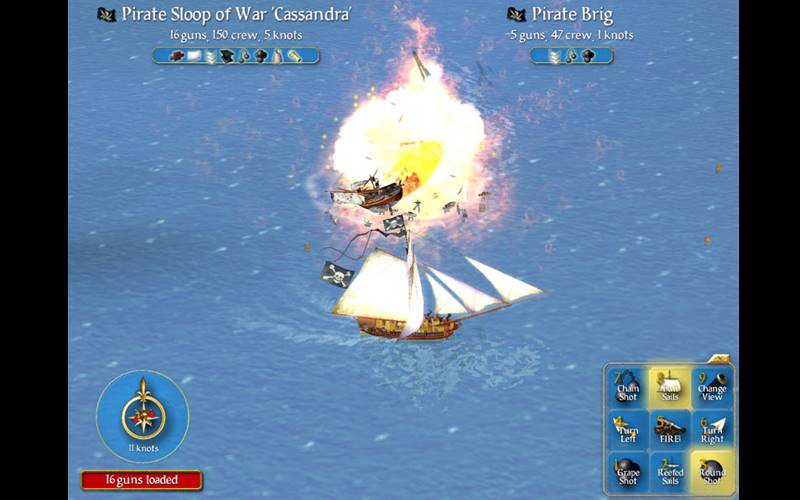Switch to Reefed Sails
The height and width of the screenshot is (500, 800).
tap(670, 472)
